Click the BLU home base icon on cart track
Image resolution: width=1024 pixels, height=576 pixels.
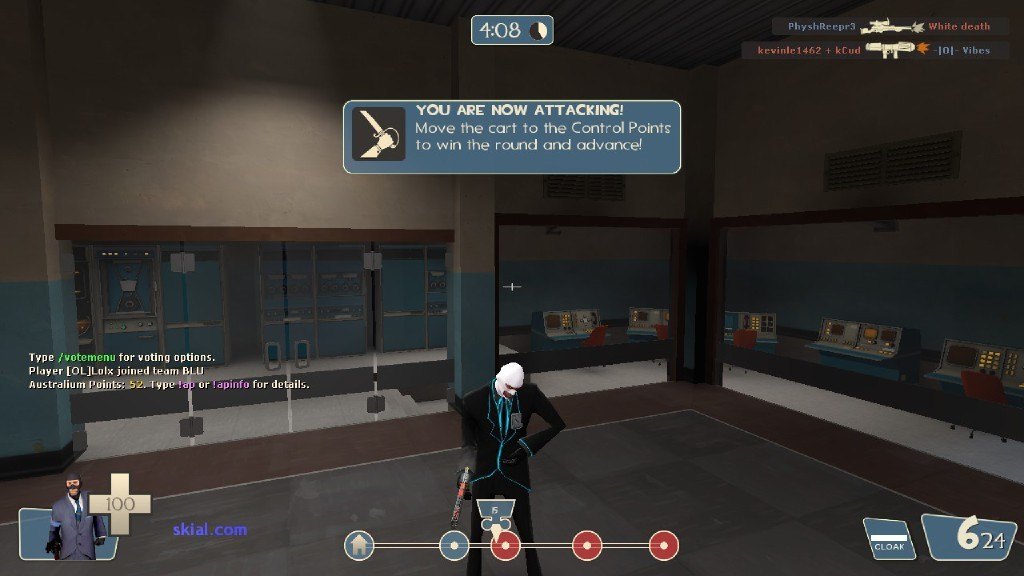(359, 545)
